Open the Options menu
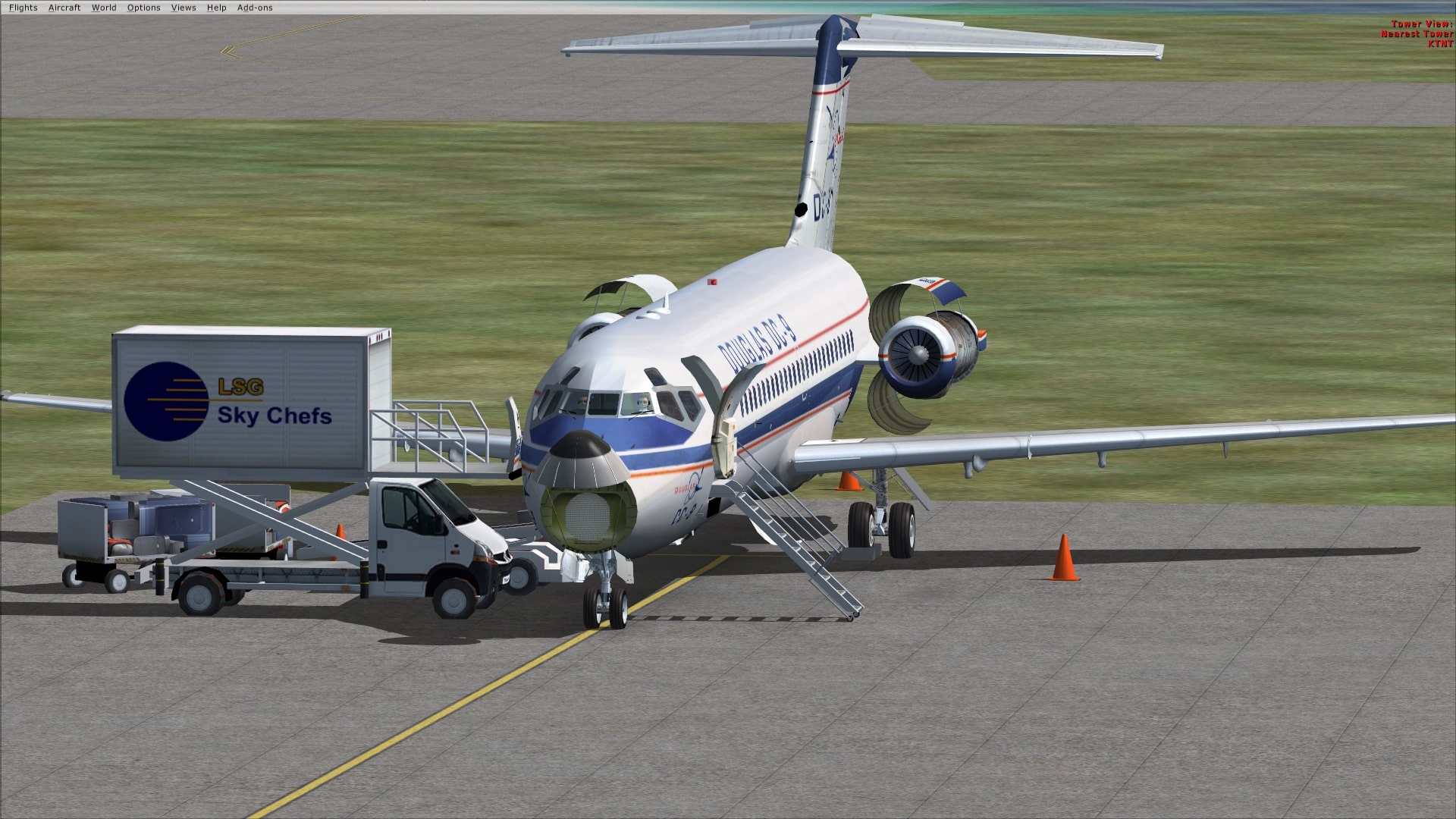The image size is (1456, 819). pos(143,8)
